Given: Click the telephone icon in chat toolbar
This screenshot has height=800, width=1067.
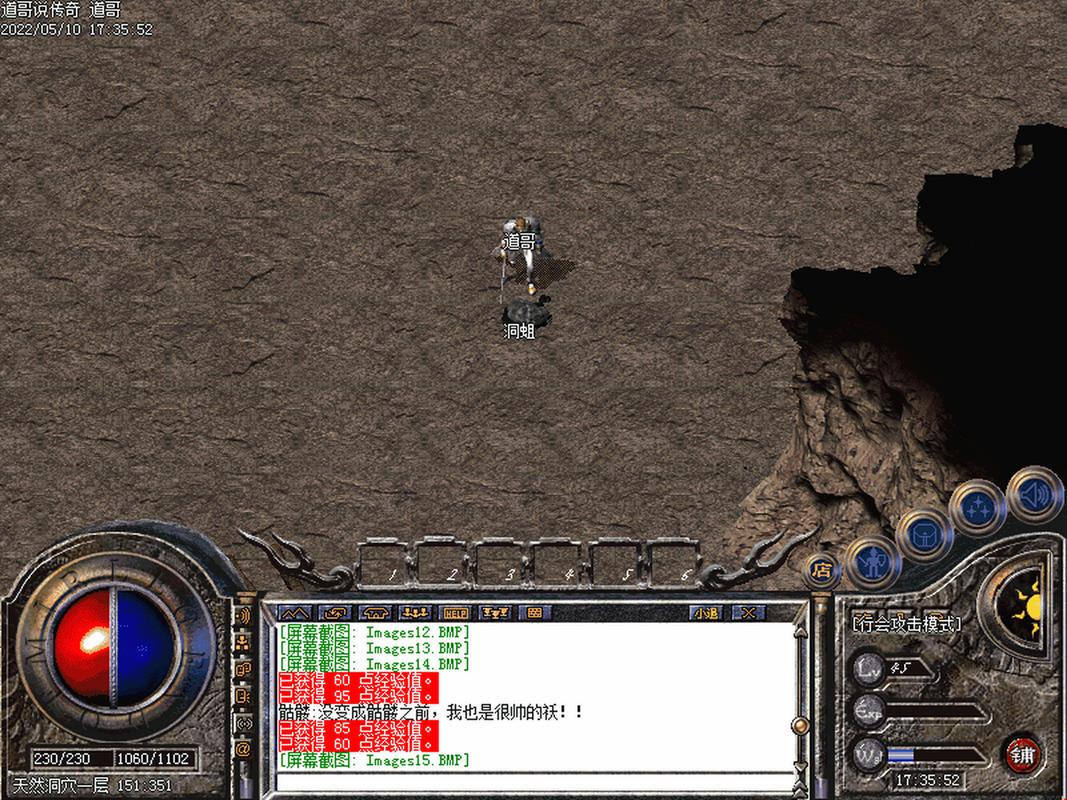Looking at the screenshot, I should coord(375,613).
